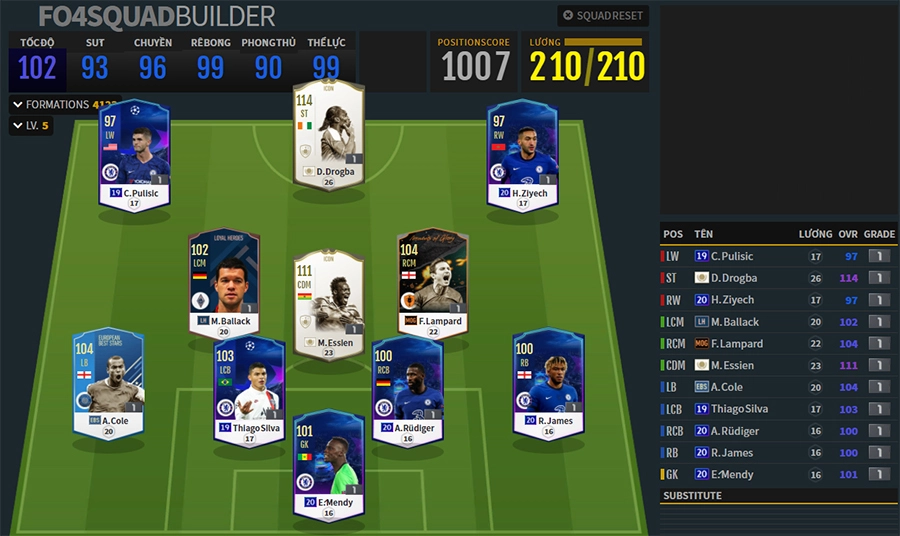Choose the H.Ziyech RW card
This screenshot has height=536, width=900.
tap(522, 155)
